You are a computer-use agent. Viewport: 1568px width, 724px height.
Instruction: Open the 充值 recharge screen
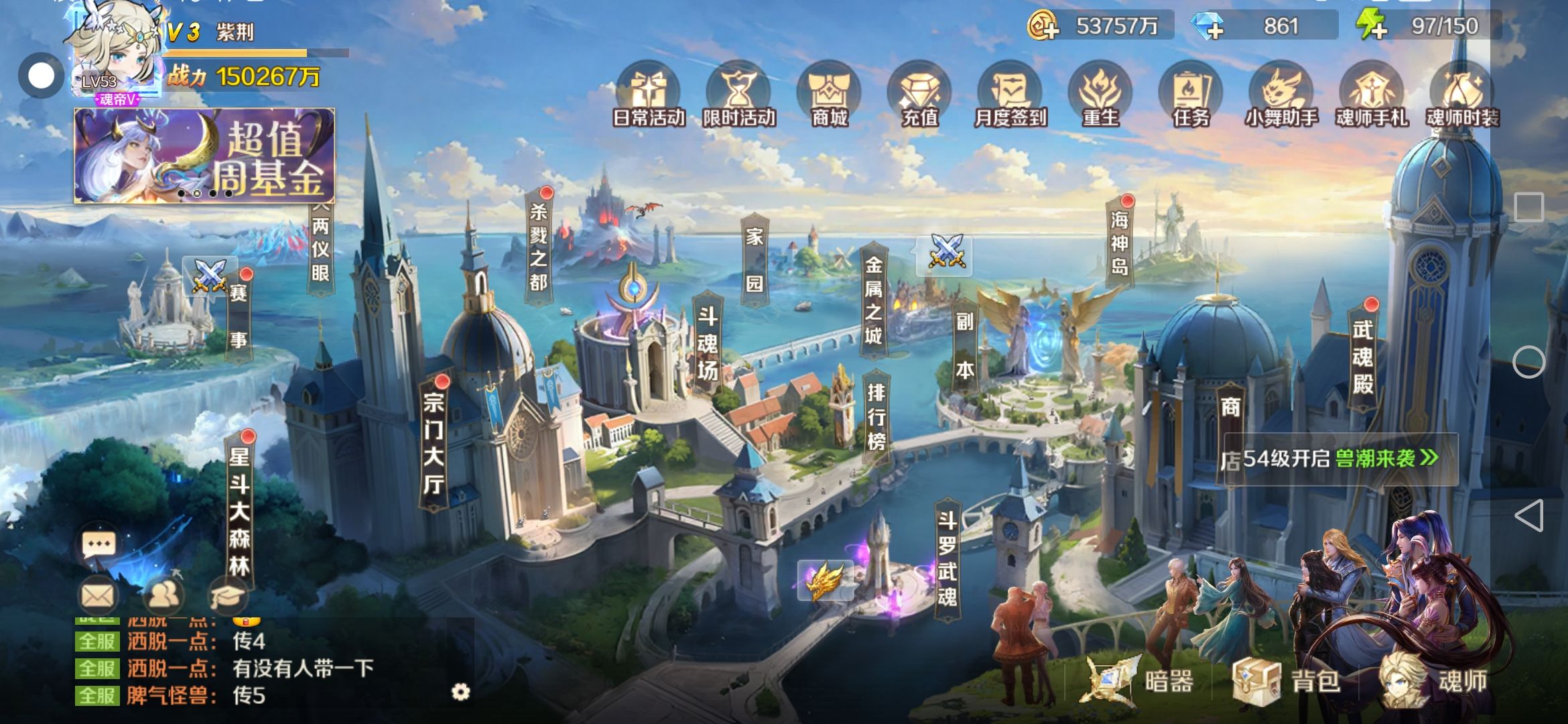[919, 97]
